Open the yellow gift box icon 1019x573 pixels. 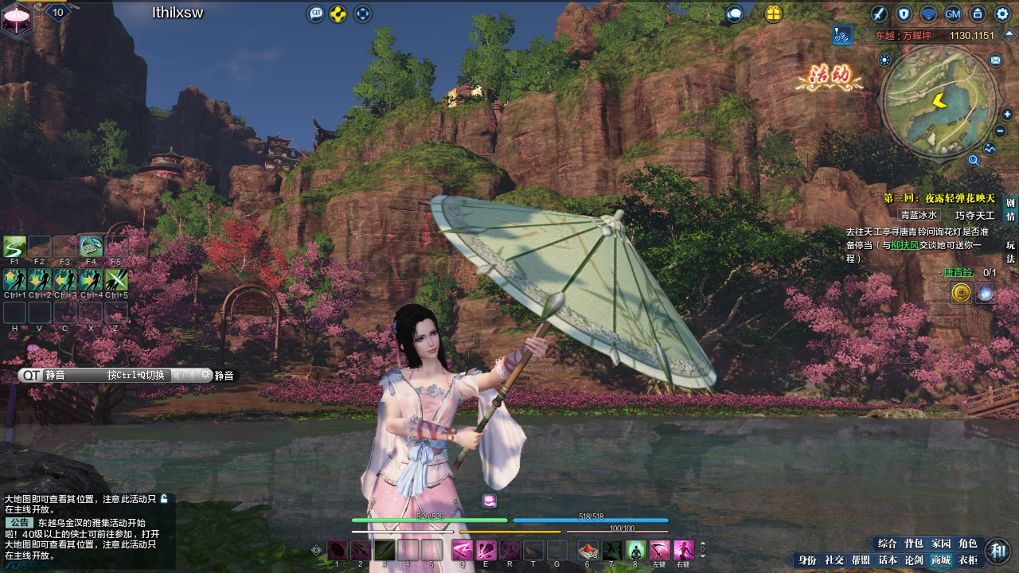(773, 13)
